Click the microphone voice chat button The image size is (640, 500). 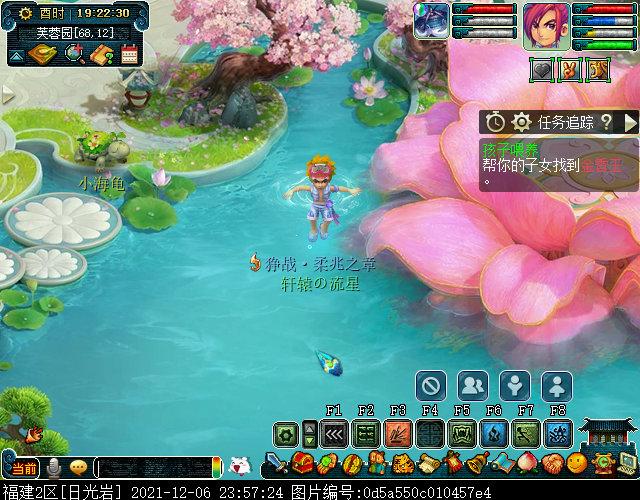[54, 467]
